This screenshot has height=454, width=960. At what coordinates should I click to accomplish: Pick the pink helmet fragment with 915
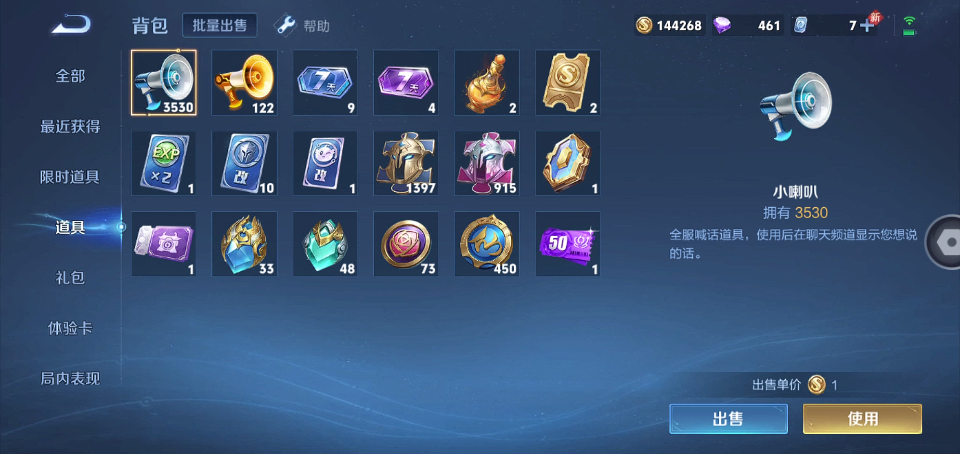click(x=487, y=163)
